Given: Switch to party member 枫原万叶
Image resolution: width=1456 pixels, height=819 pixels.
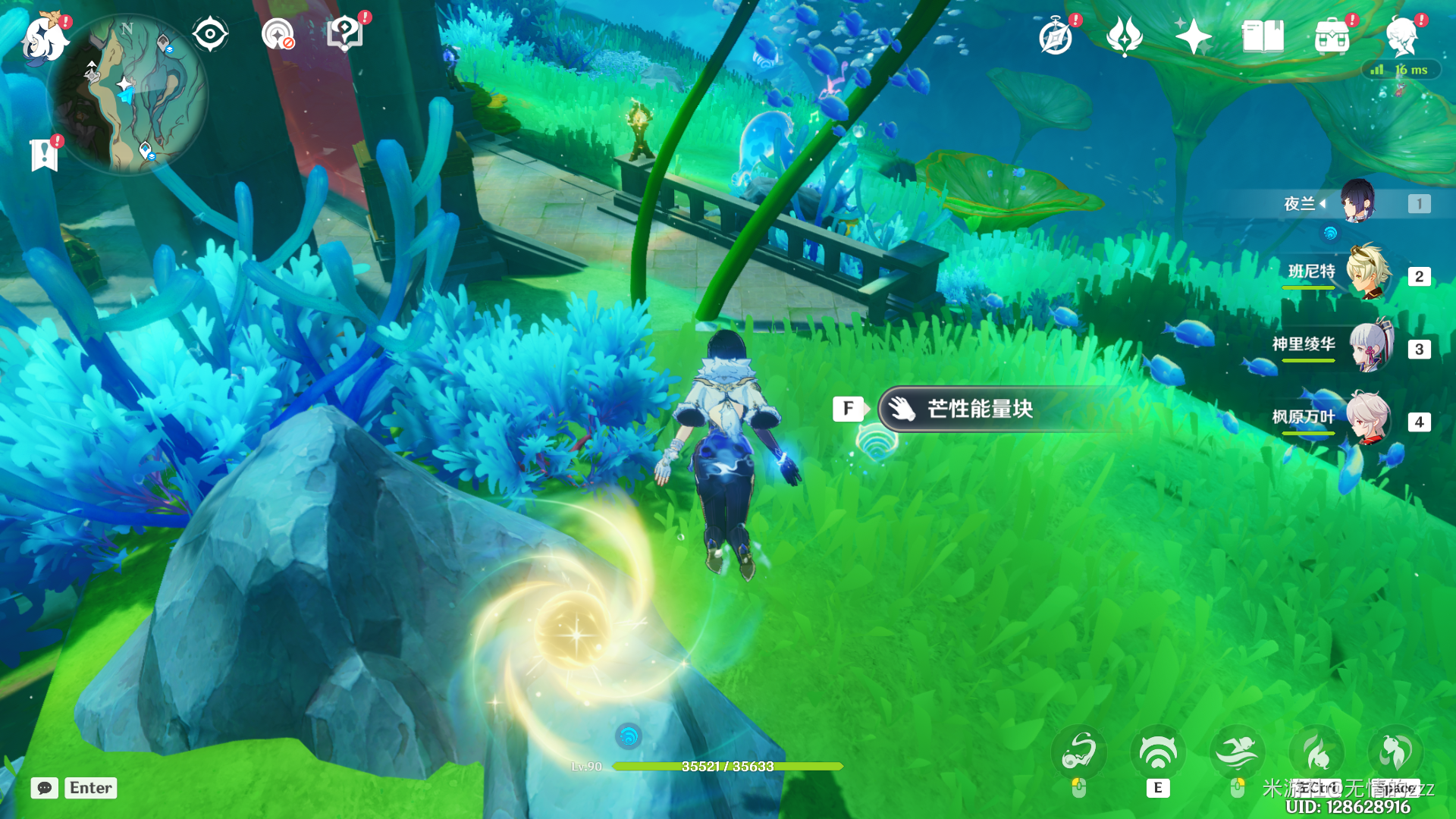Looking at the screenshot, I should coord(1369,418).
